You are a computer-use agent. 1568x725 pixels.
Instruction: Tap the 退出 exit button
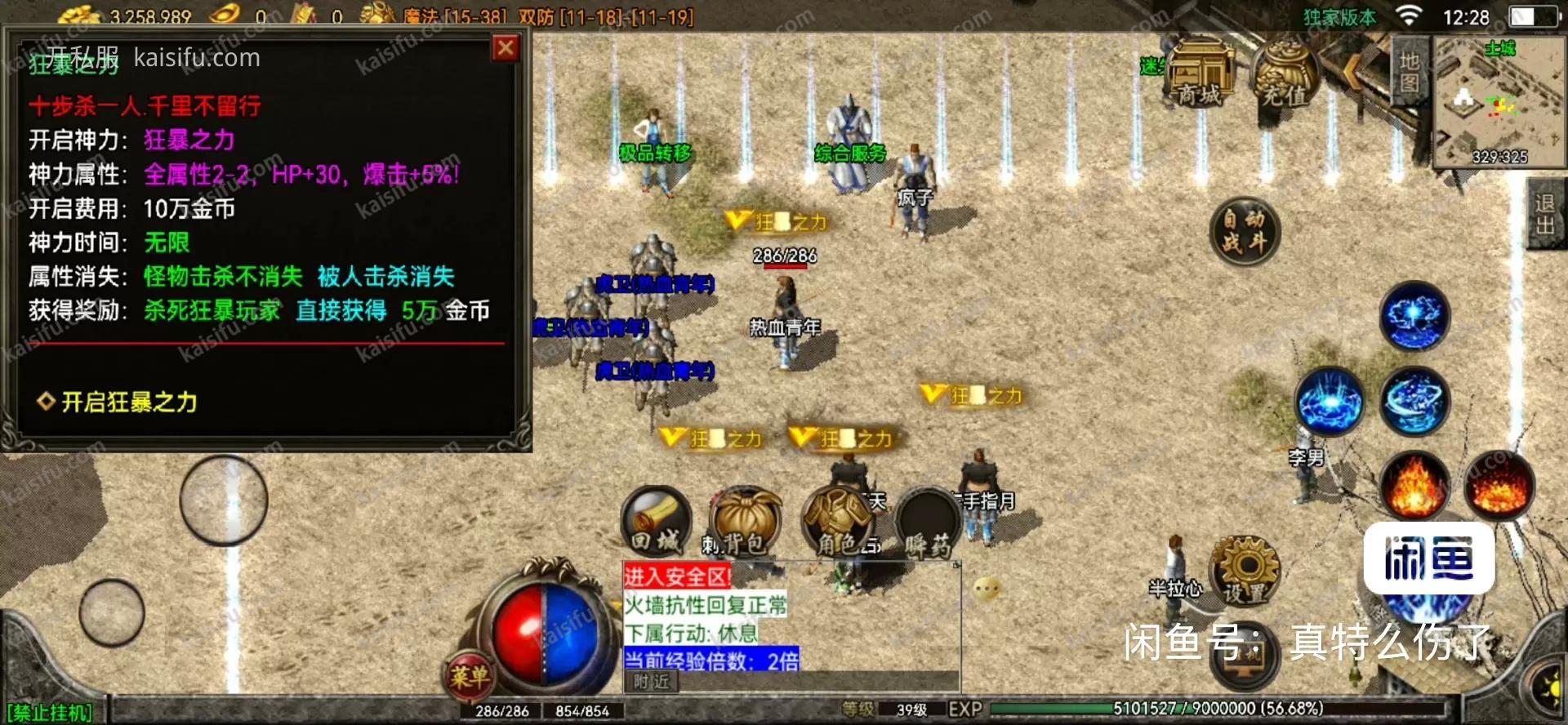click(1545, 214)
